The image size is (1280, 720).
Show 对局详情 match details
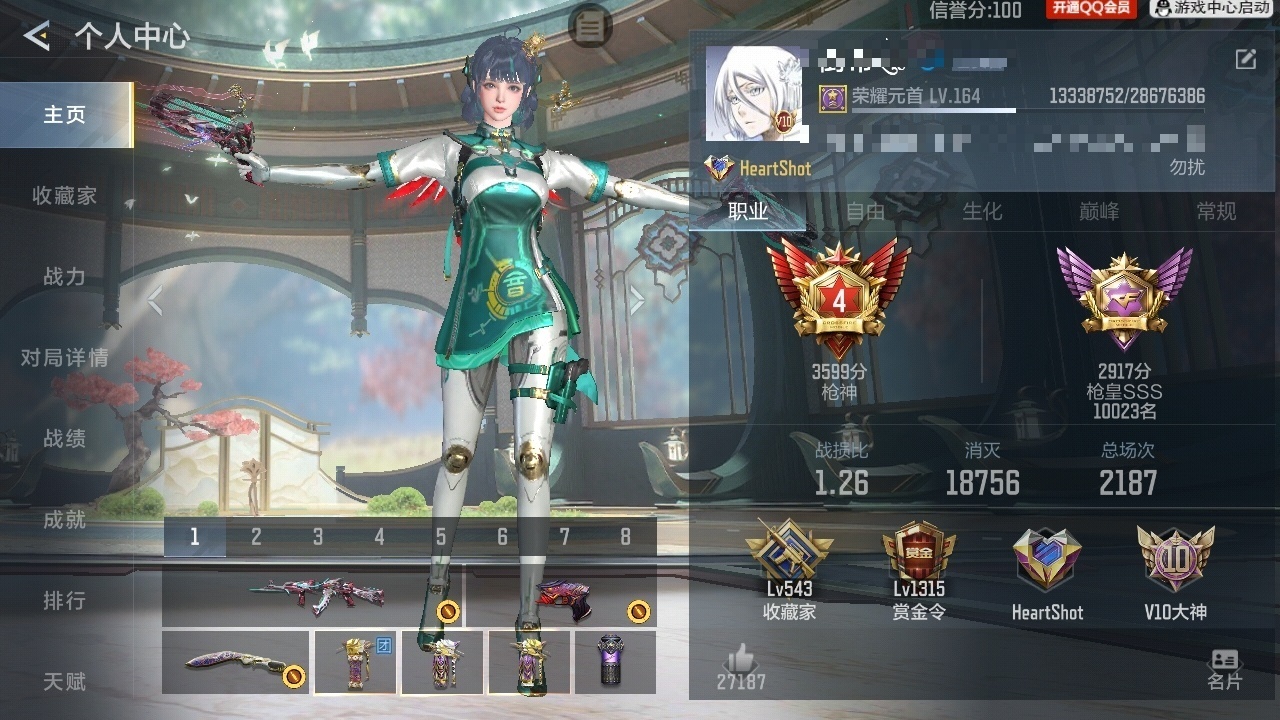(65, 358)
